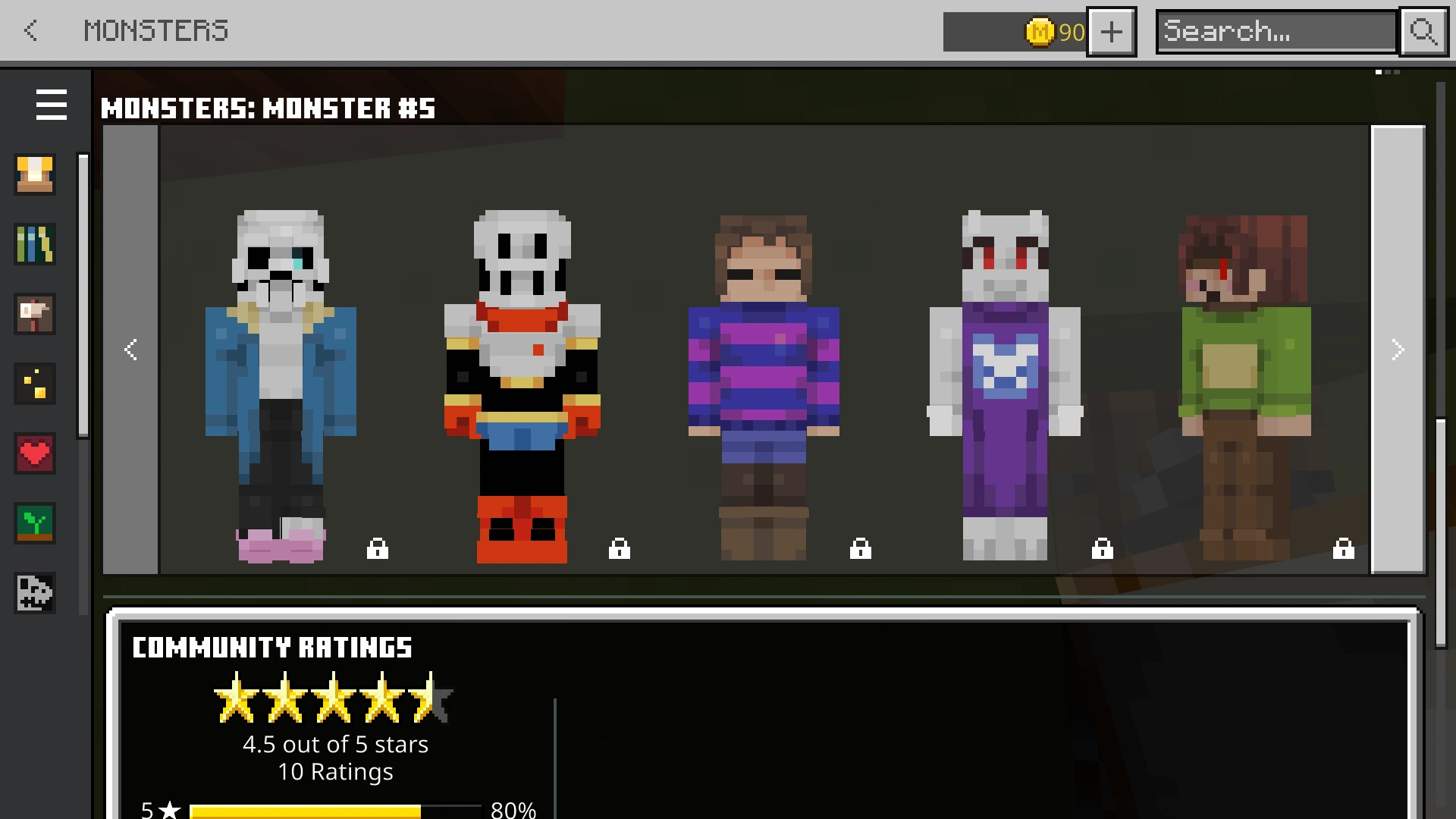This screenshot has width=1456, height=819.
Task: Open the MONSTERS breadcrumb title
Action: pos(155,31)
